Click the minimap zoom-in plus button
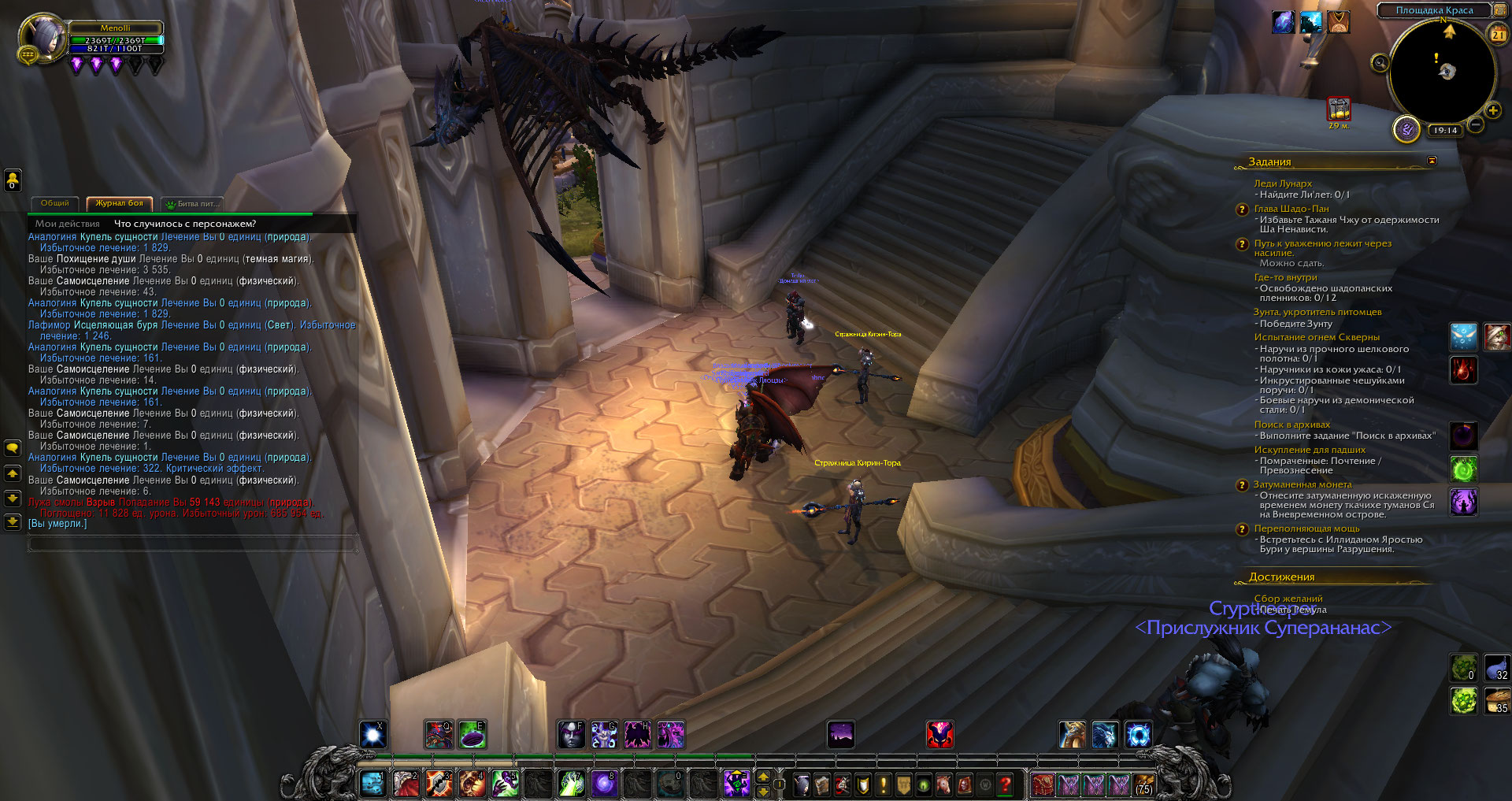The image size is (1512, 801). (1492, 111)
